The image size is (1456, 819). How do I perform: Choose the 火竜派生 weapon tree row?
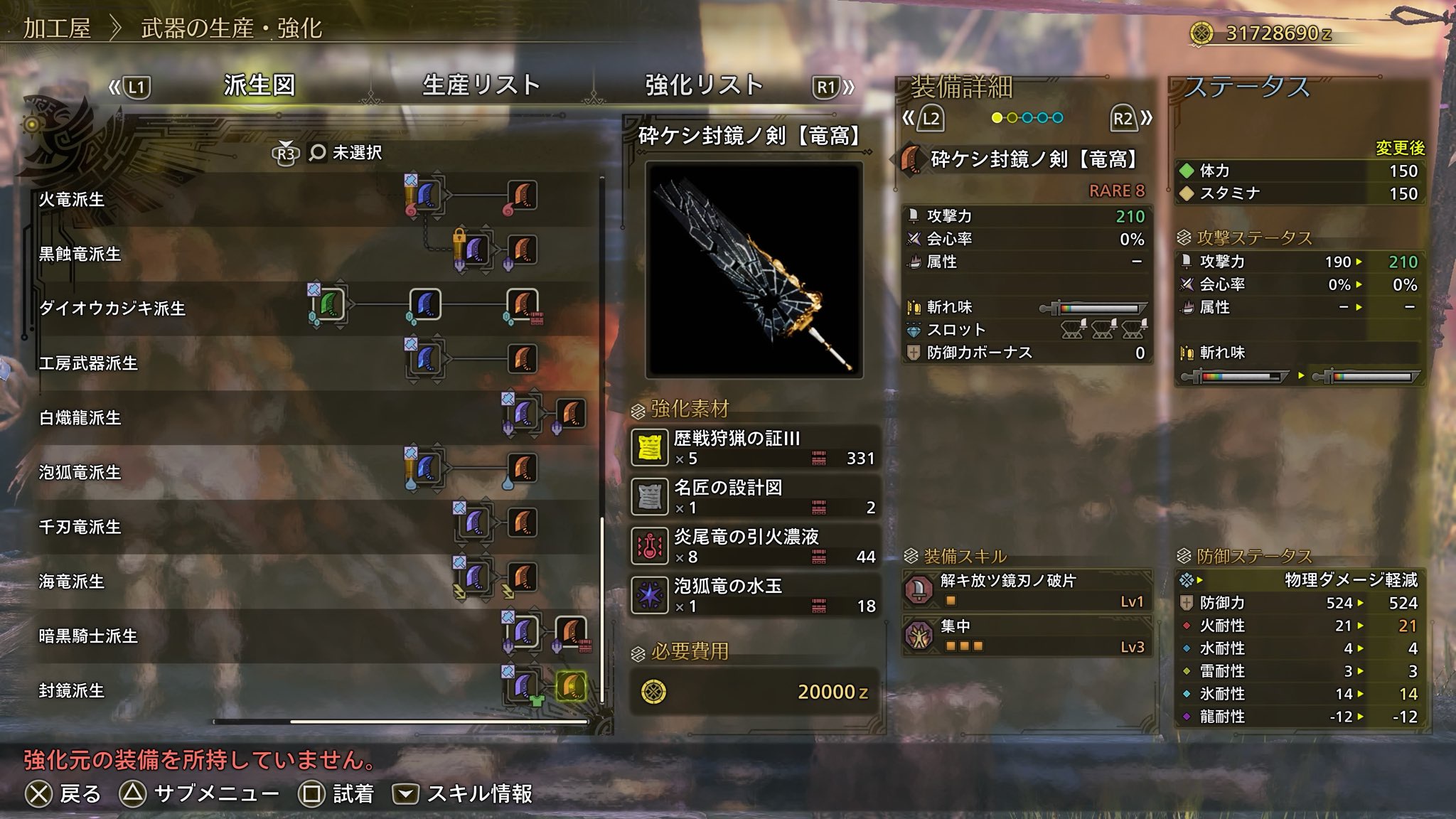click(71, 199)
